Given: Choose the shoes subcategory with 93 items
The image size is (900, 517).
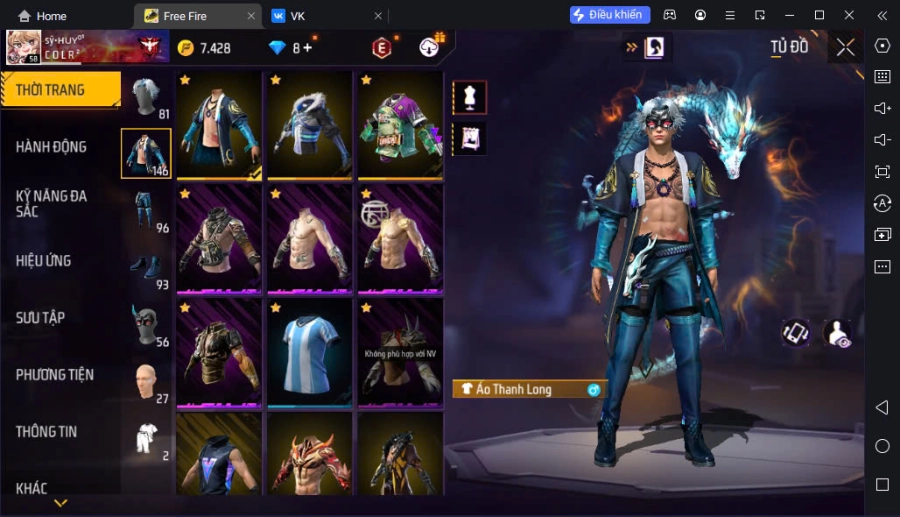Looking at the screenshot, I should click(x=147, y=269).
